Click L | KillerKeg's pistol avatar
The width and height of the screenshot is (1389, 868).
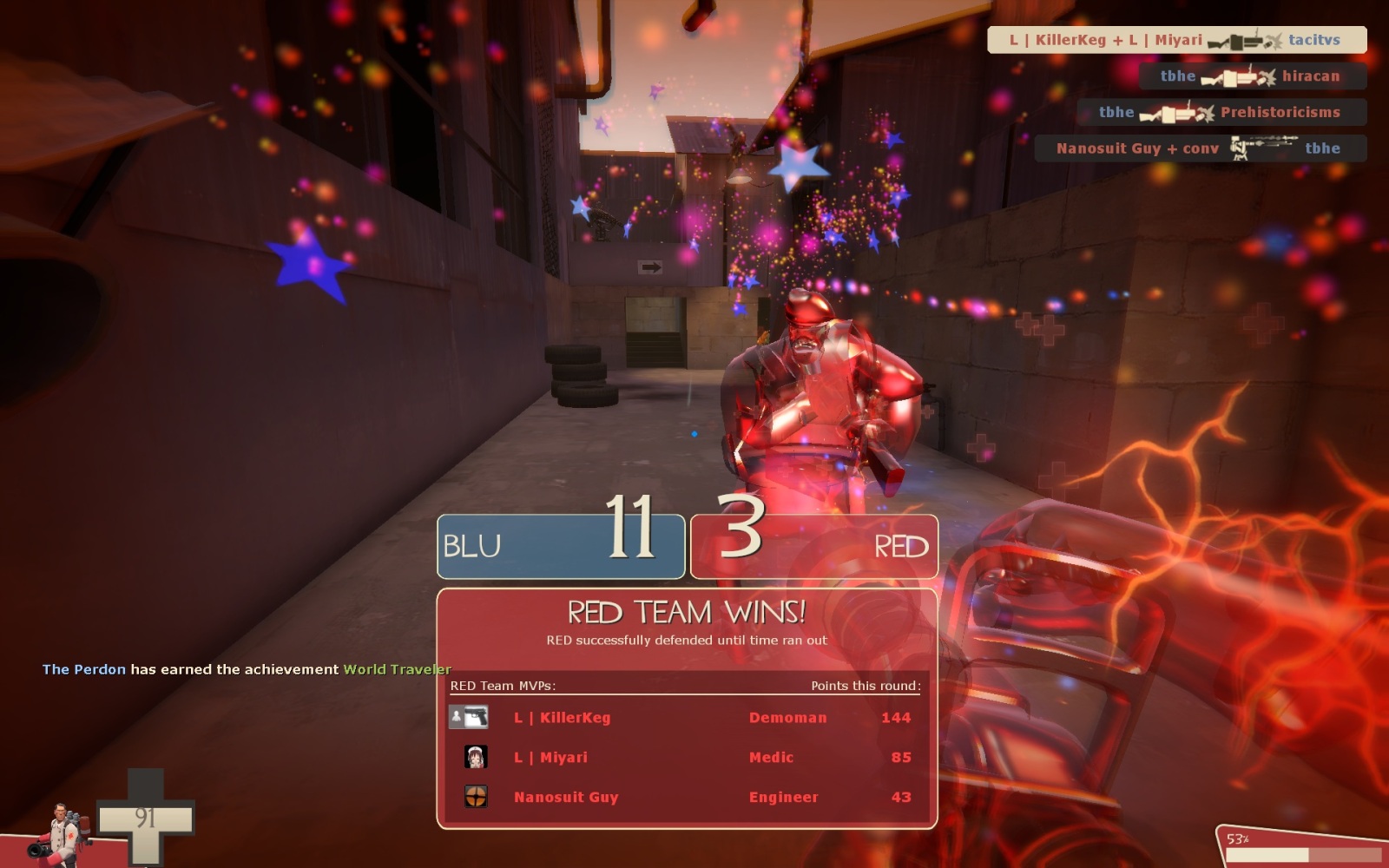[x=469, y=717]
